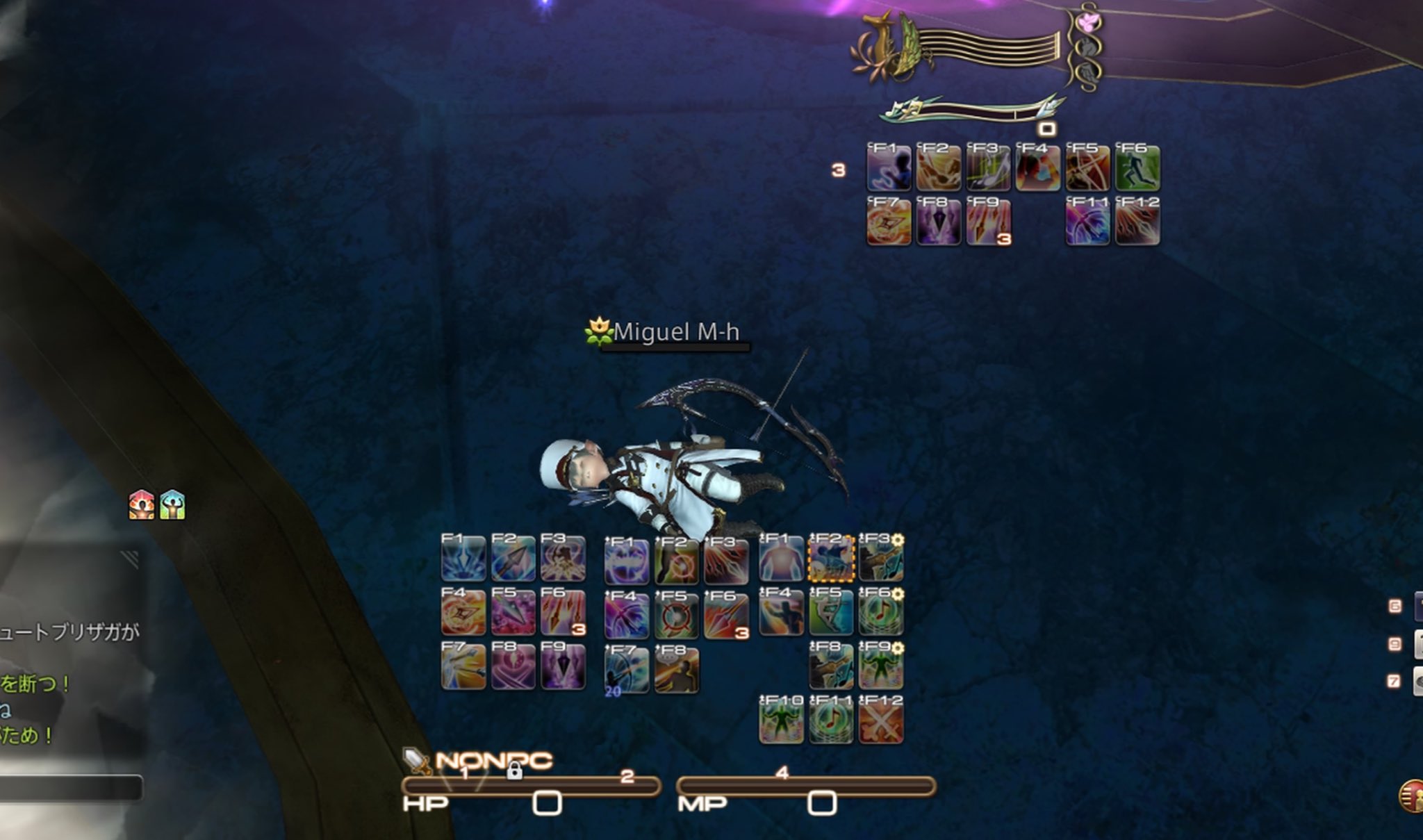
Task: Click the red crosshair ability
Action: pos(676,616)
